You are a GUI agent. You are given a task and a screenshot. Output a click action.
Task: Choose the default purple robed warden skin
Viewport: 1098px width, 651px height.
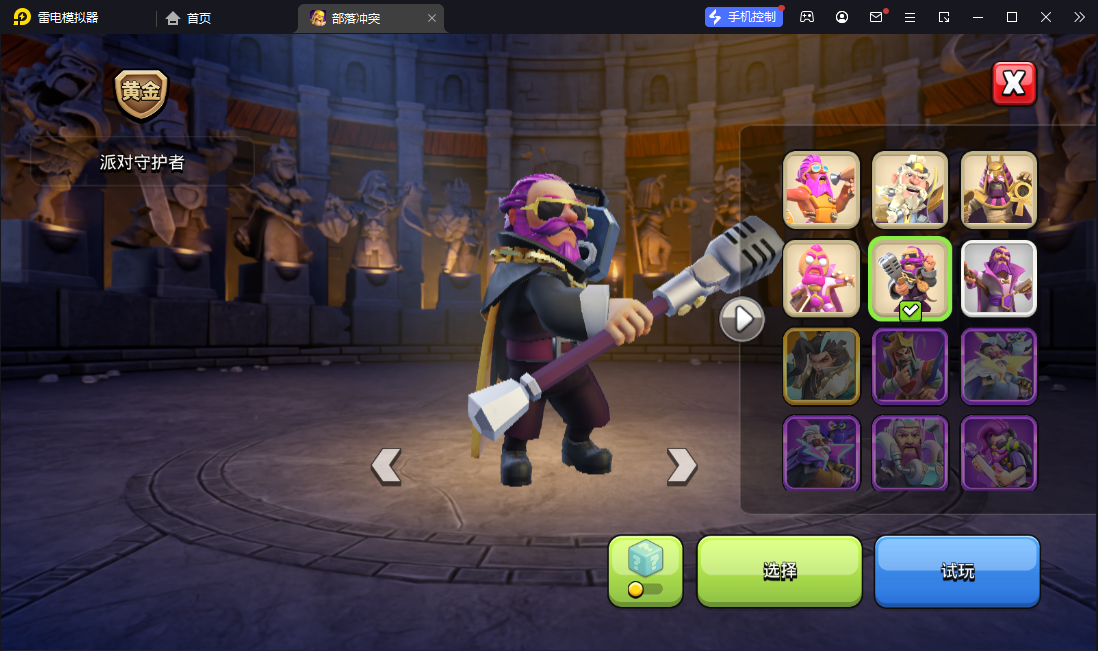[x=999, y=277]
